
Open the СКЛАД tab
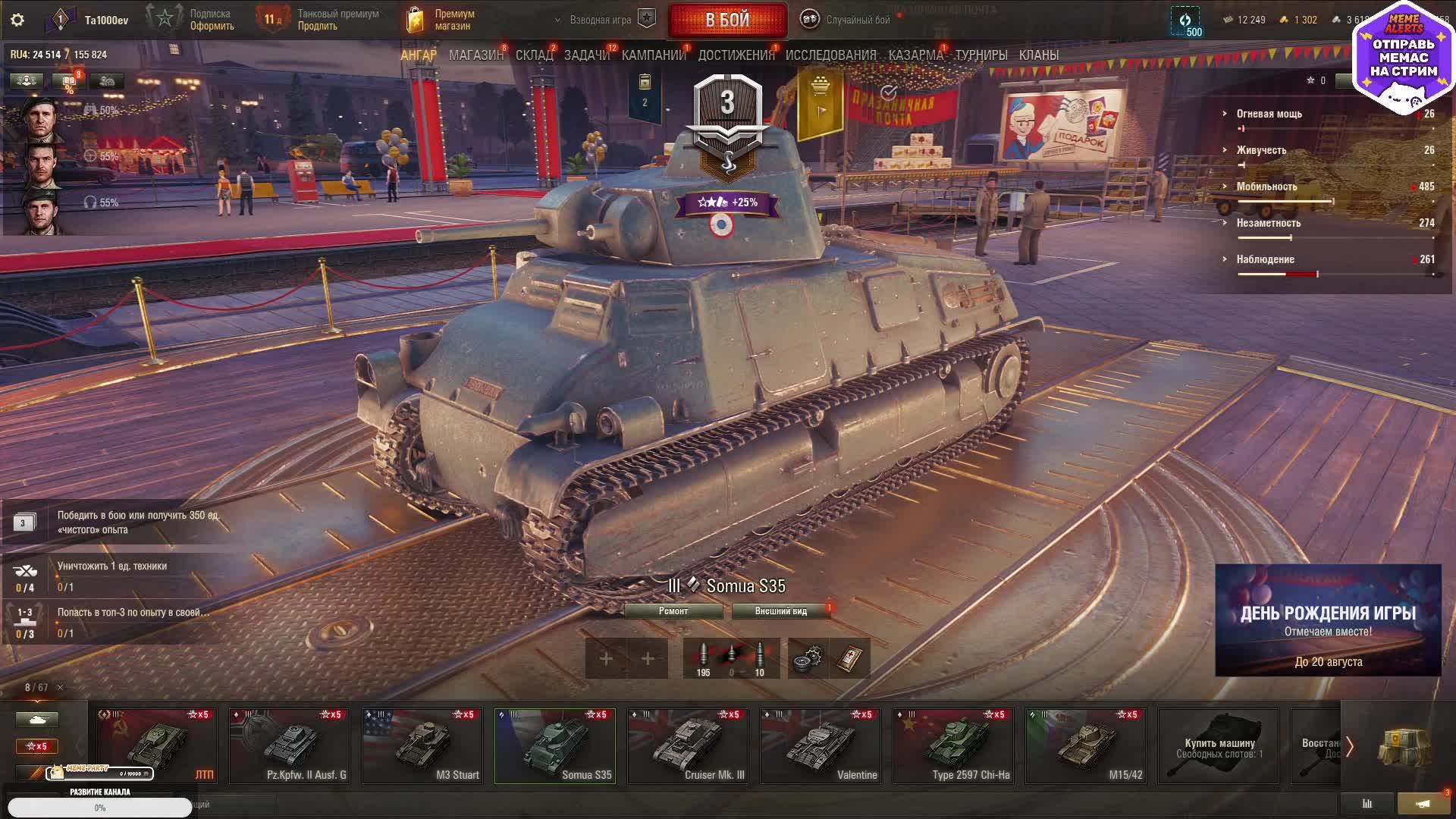tap(534, 55)
